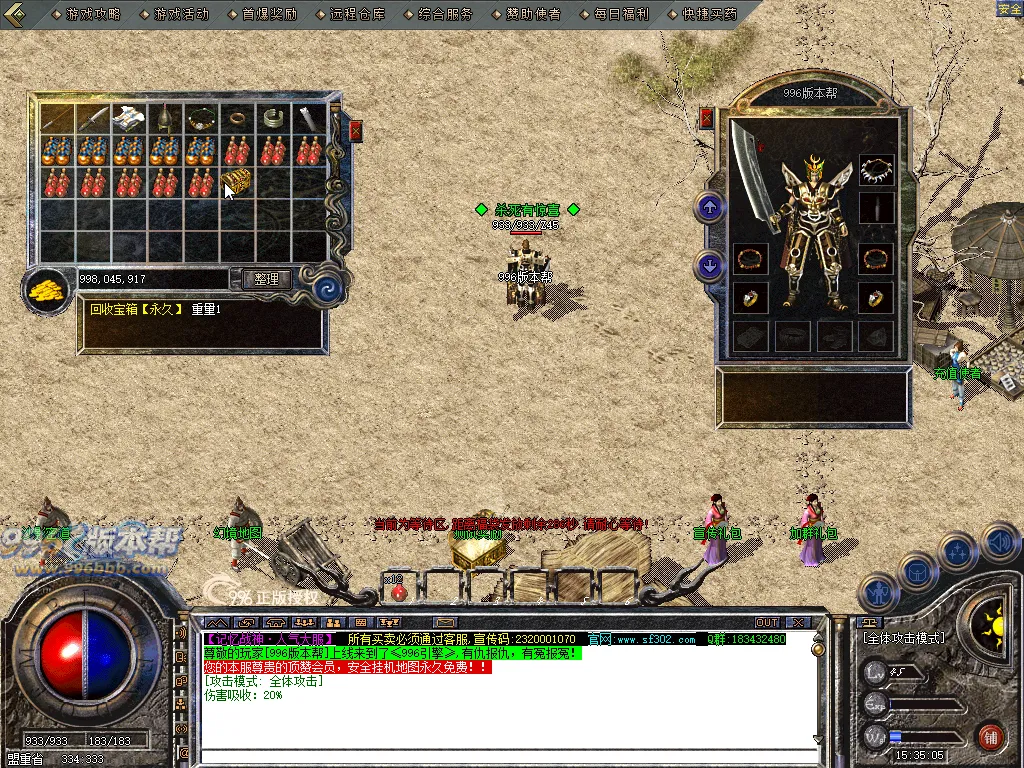Pick the white book item in the bag
The height and width of the screenshot is (768, 1024).
127,118
